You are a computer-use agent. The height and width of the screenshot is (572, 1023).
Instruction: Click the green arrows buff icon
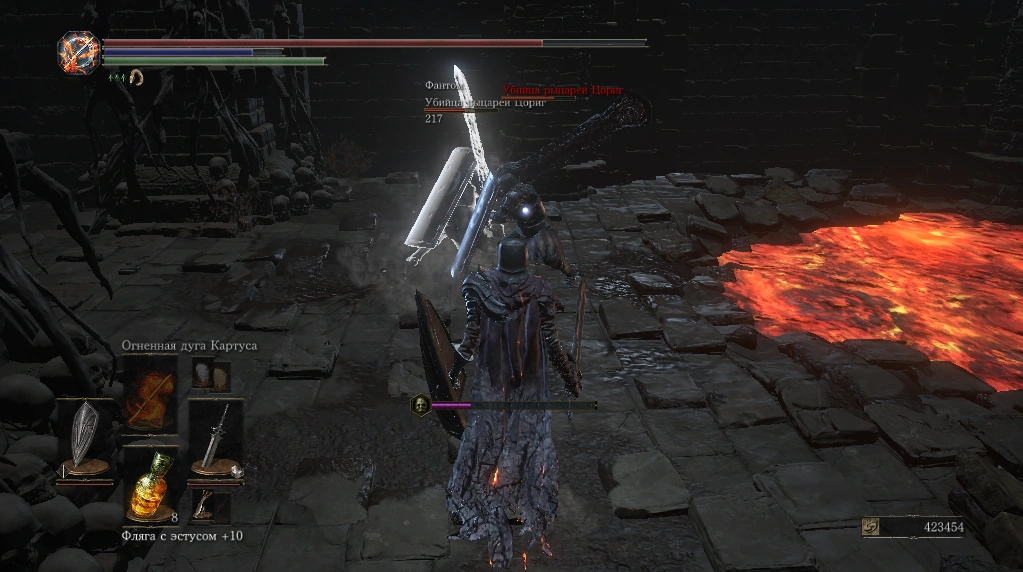pyautogui.click(x=116, y=76)
